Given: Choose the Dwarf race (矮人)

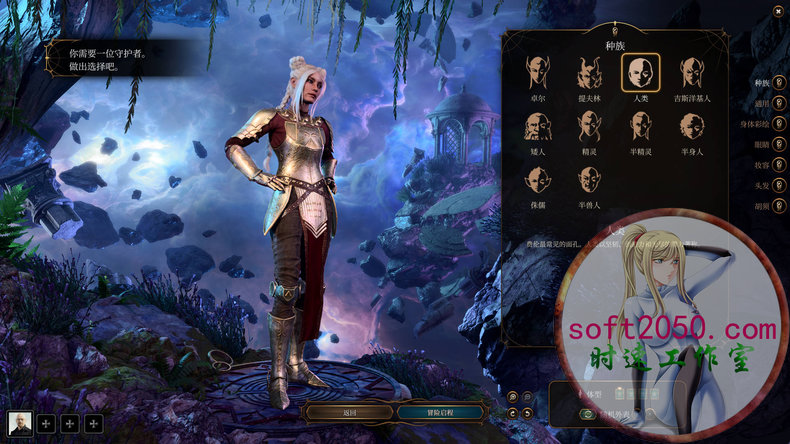Looking at the screenshot, I should coord(538,127).
